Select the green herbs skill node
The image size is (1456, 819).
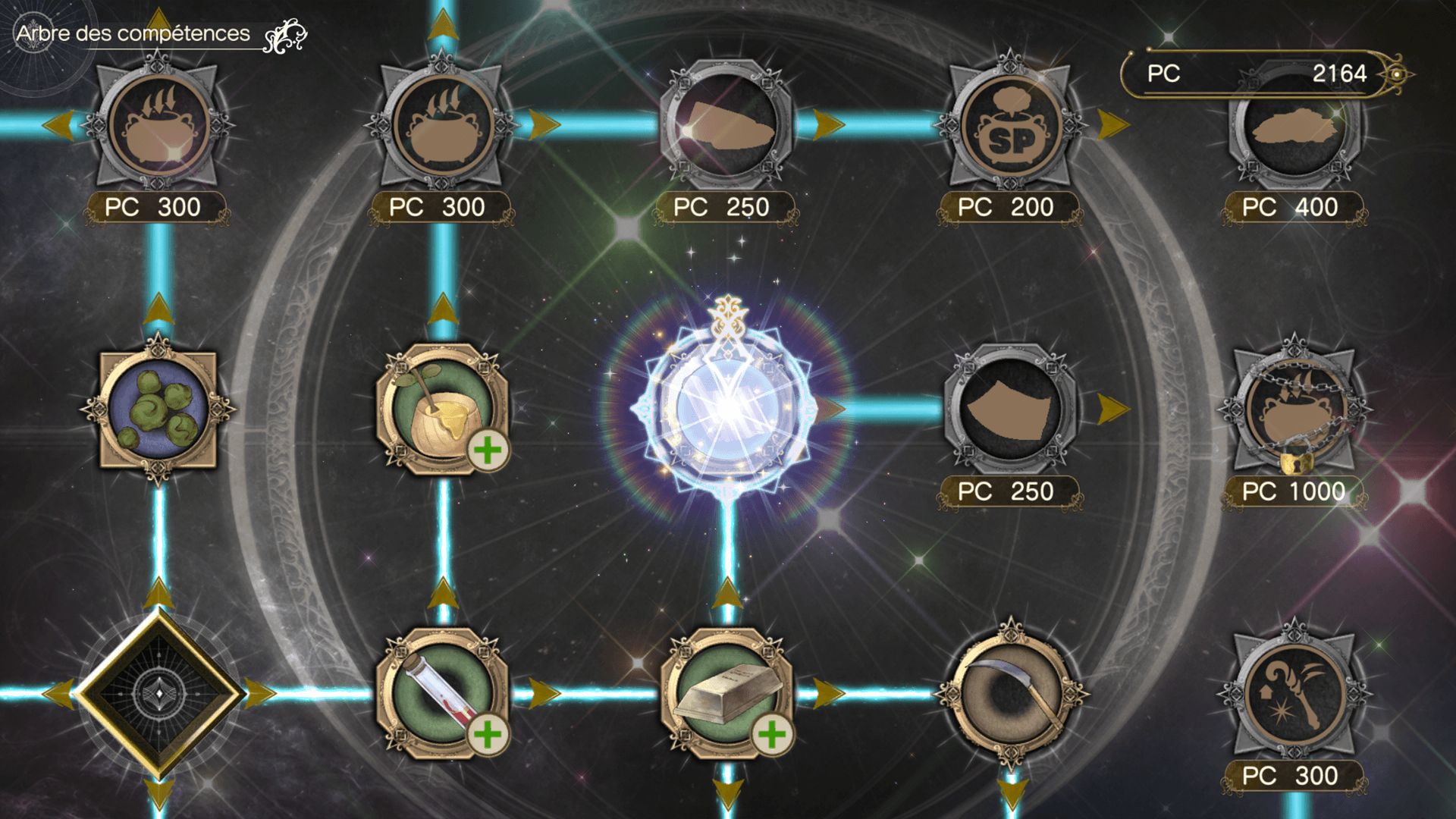[158, 409]
